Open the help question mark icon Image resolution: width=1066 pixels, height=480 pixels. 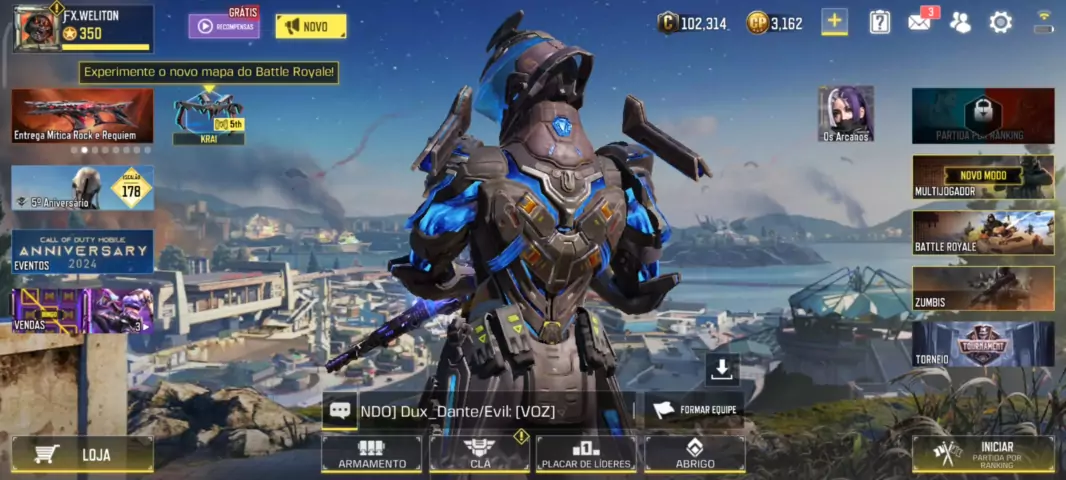click(879, 22)
